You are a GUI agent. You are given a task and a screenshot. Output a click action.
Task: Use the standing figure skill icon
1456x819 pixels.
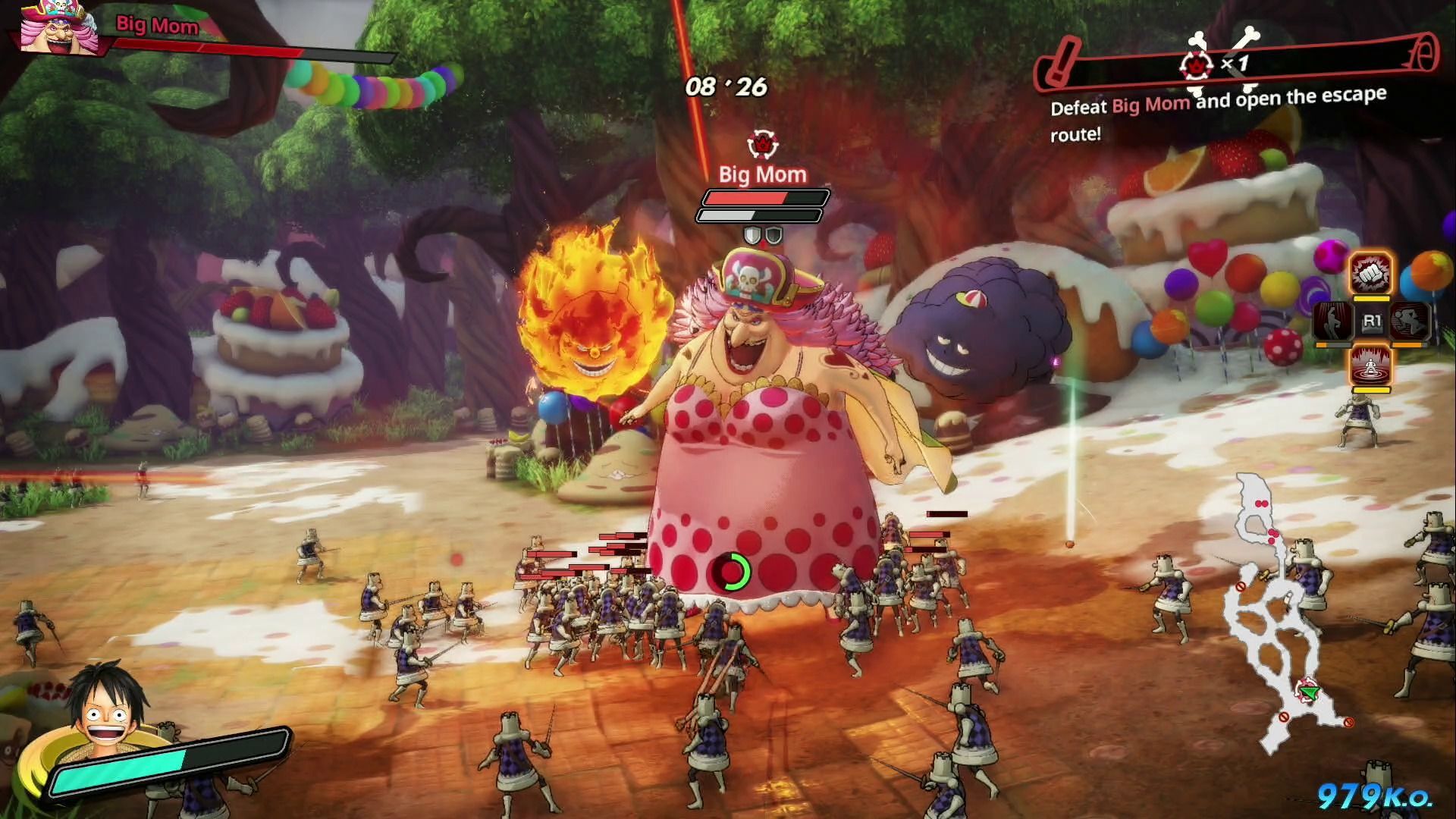point(1332,321)
